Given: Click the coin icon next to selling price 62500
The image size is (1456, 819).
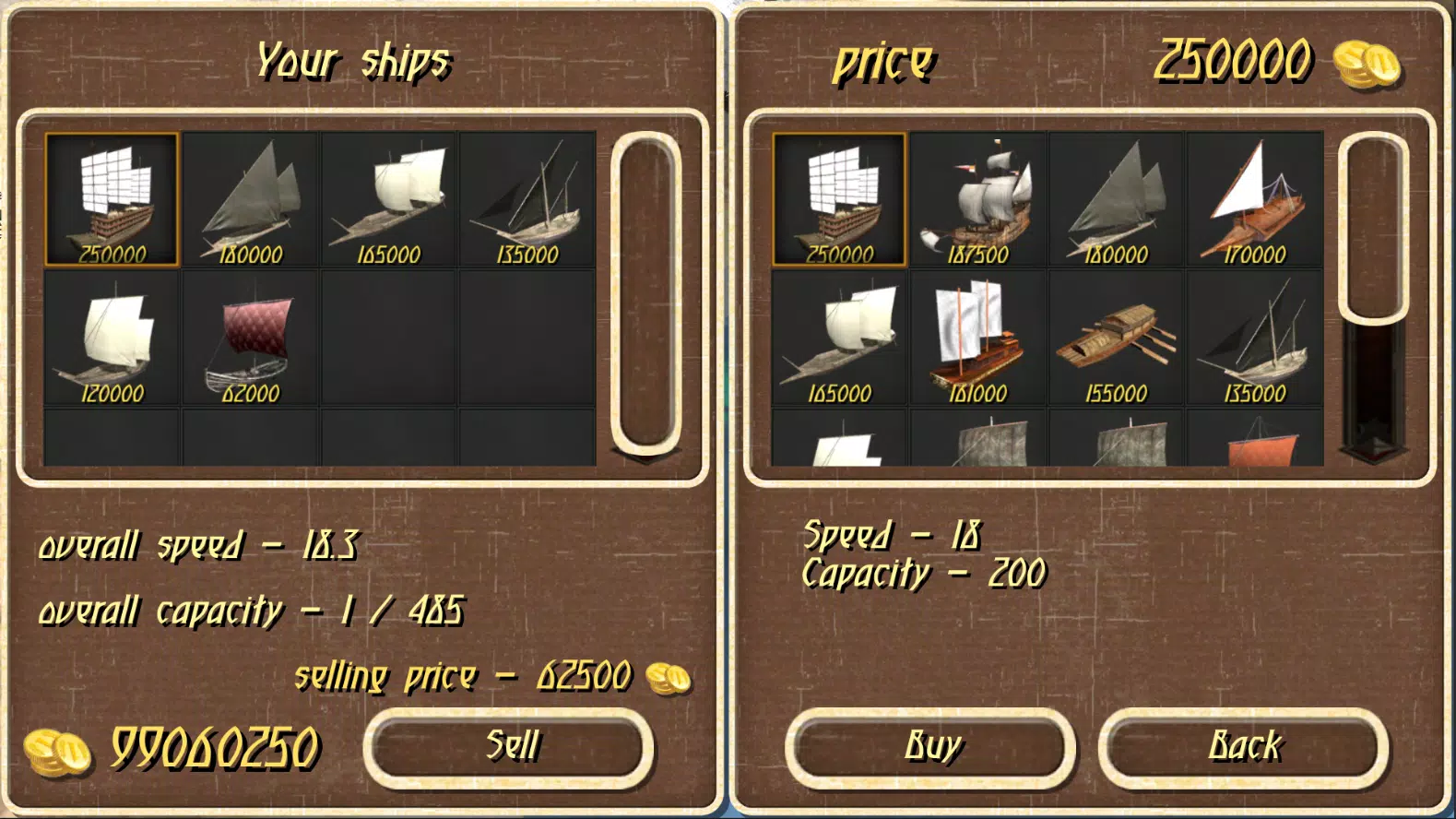Looking at the screenshot, I should tap(669, 680).
